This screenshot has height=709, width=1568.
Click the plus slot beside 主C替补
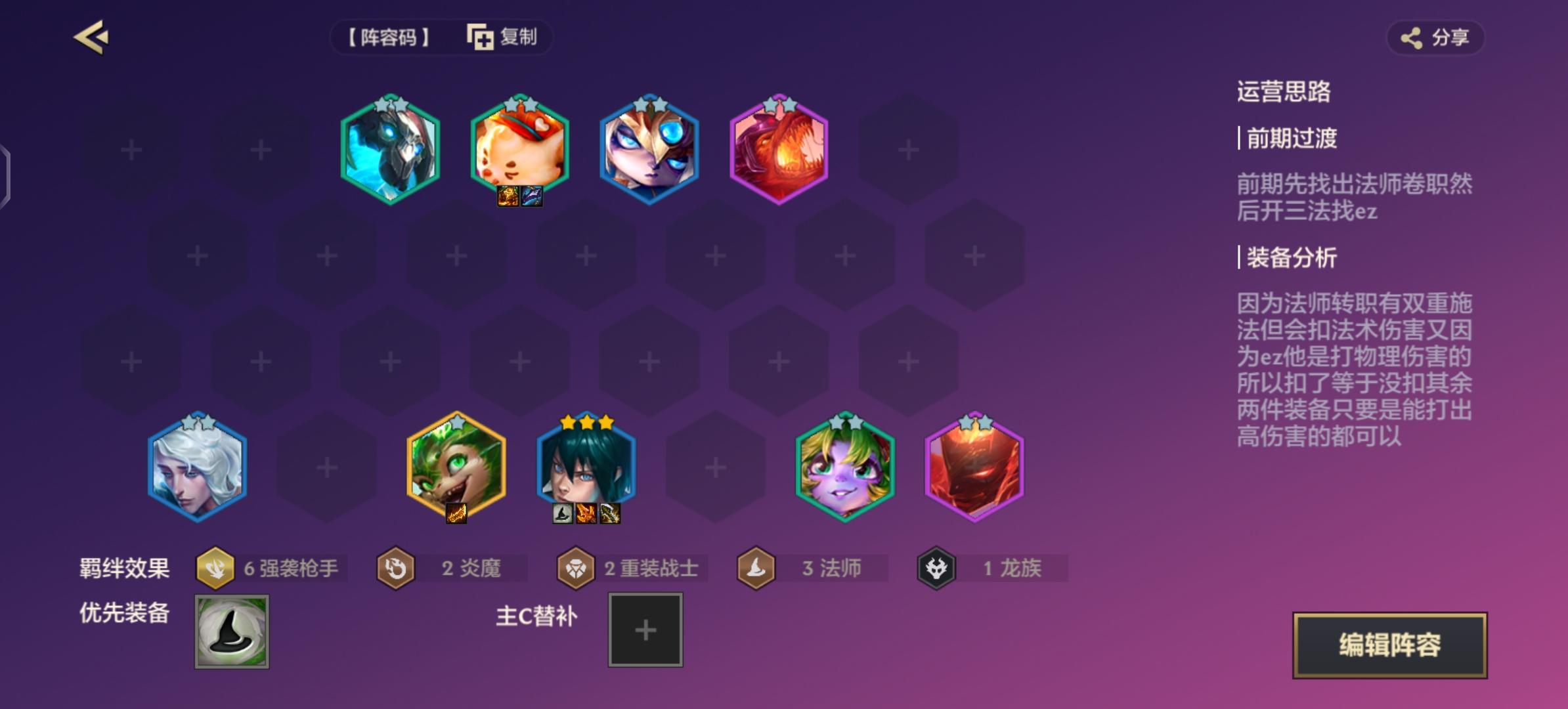click(x=645, y=629)
